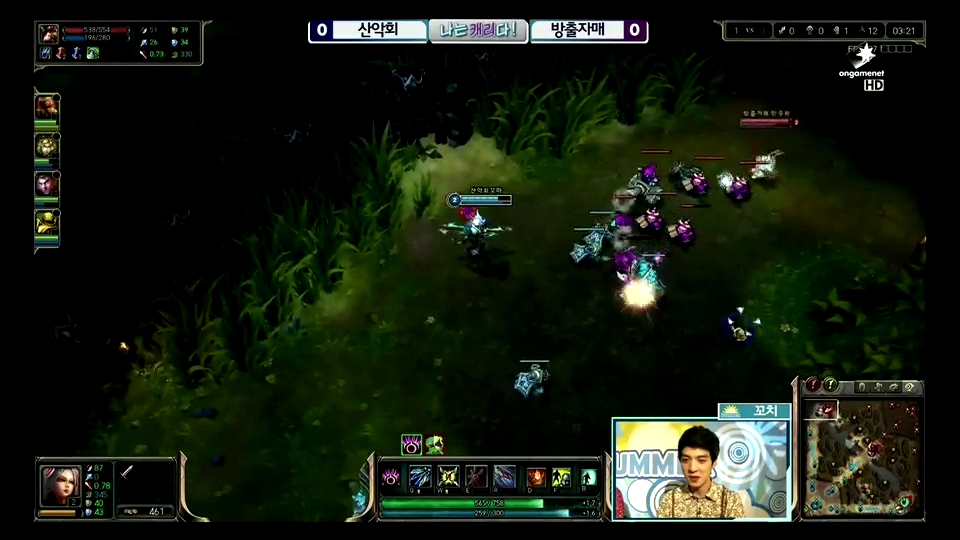Select the red-haired ally portrait at top
Viewport: 960px width, 540px height.
47,108
